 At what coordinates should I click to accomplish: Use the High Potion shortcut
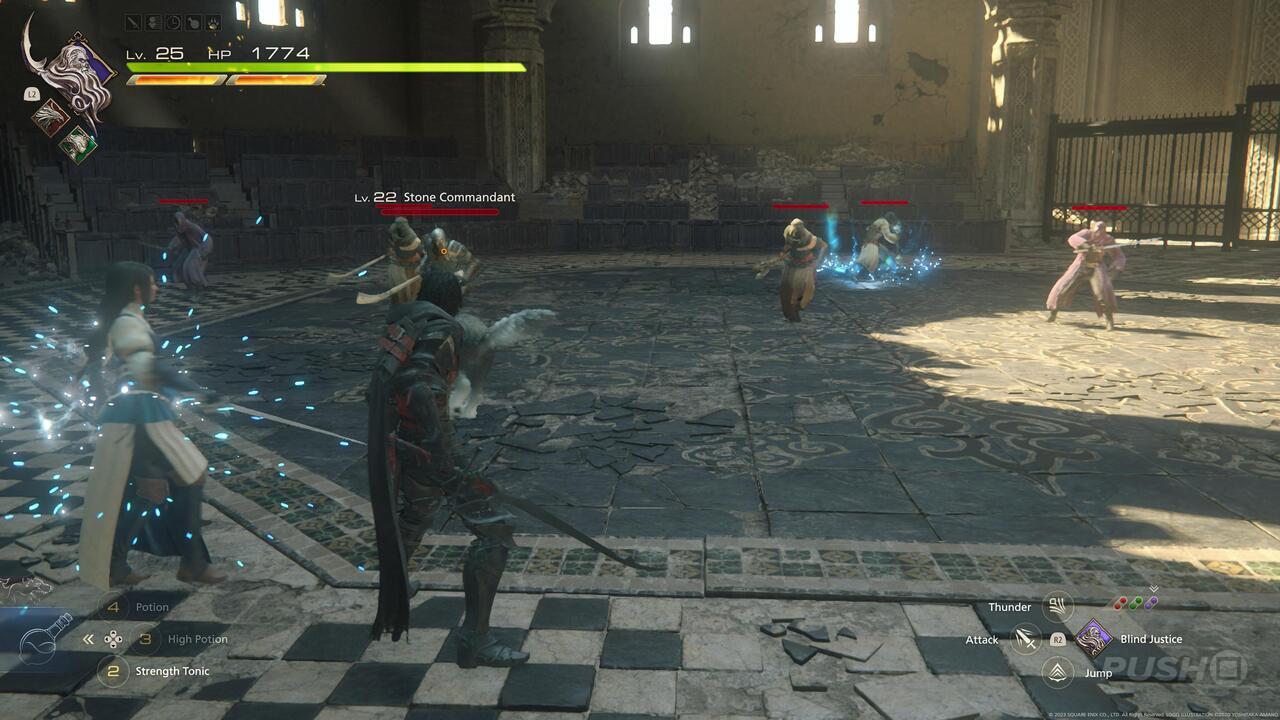pyautogui.click(x=145, y=639)
